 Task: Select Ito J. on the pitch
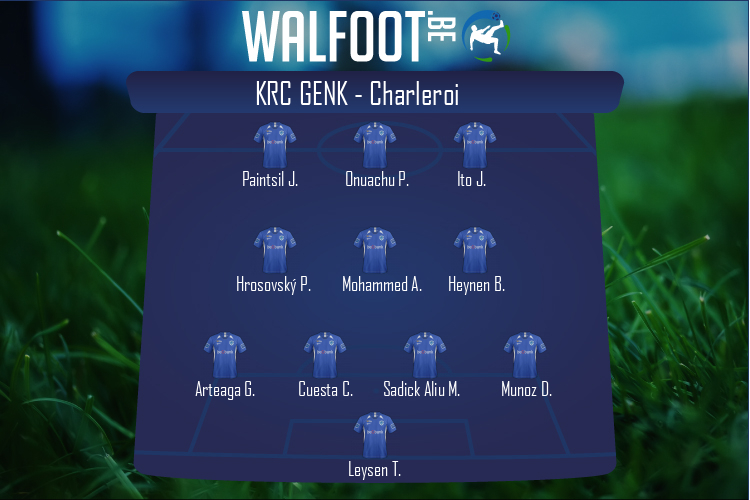[475, 146]
